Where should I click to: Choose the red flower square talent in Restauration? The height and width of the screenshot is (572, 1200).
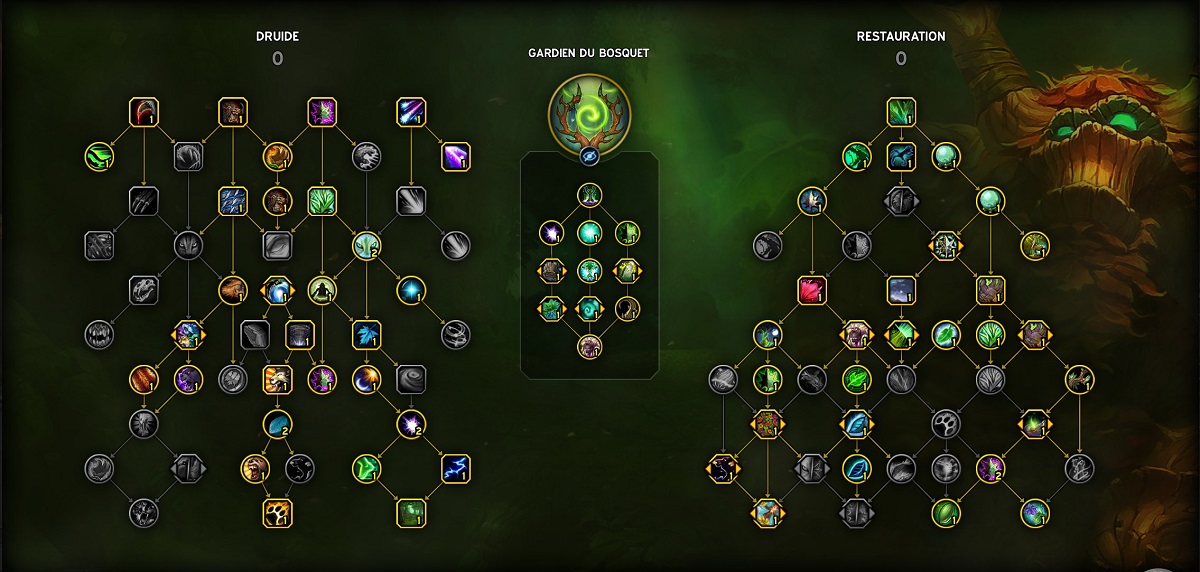[812, 290]
